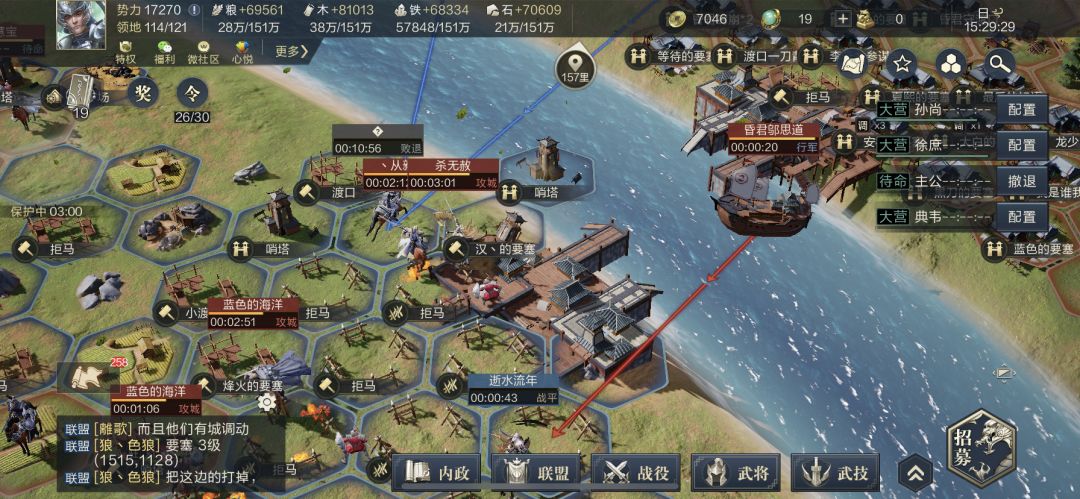Screen dimensions: 1080x499
Task: Click 配置 for the 典韦 army
Action: 1021,216
